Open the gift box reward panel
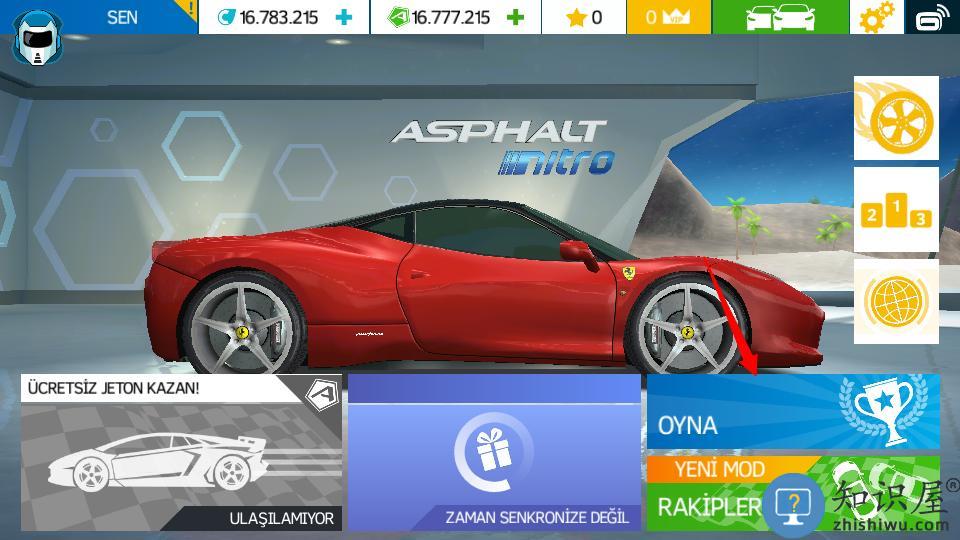Viewport: 960px width, 540px height. coord(494,452)
